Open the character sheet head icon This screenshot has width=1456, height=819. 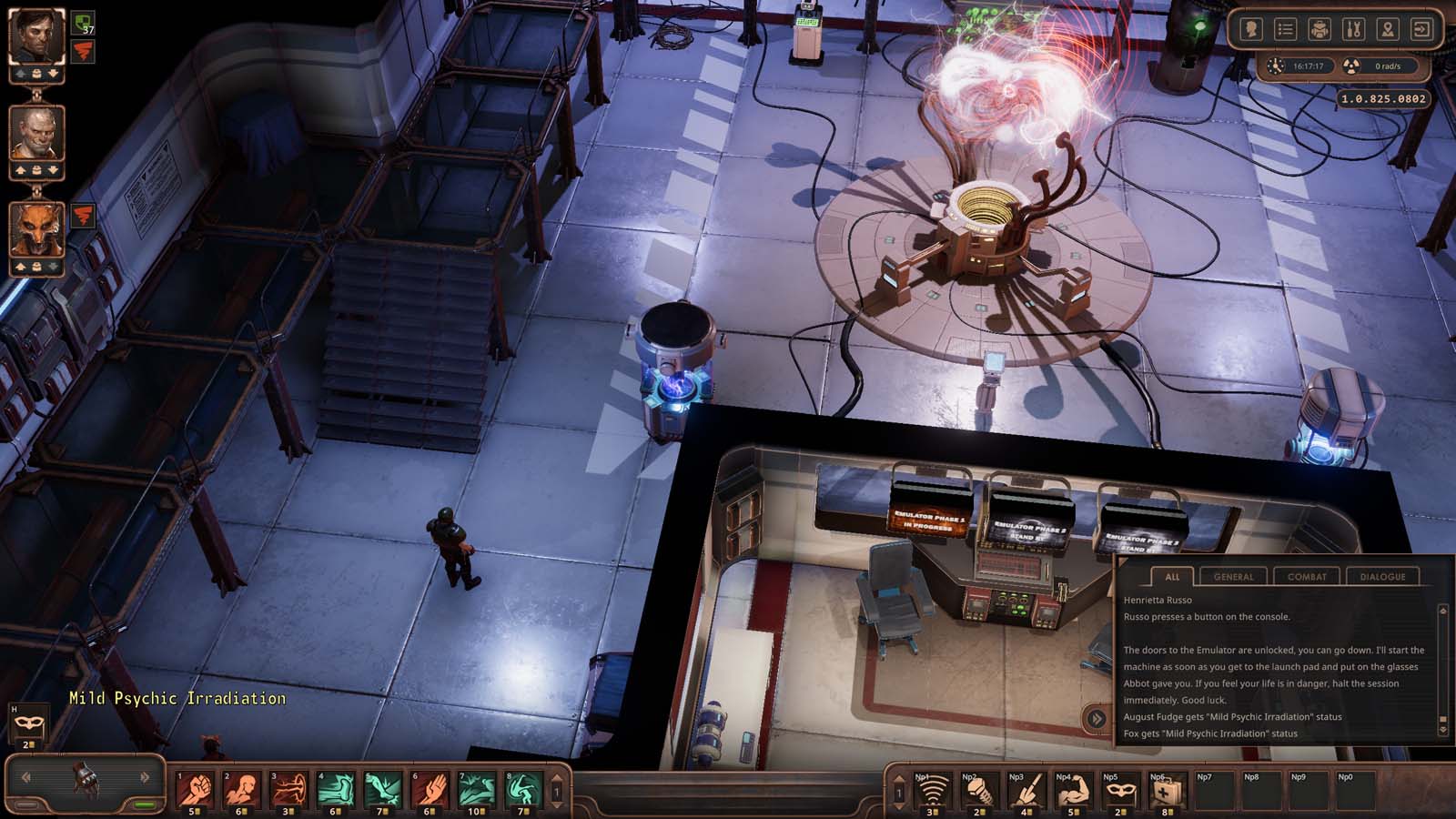1251,30
